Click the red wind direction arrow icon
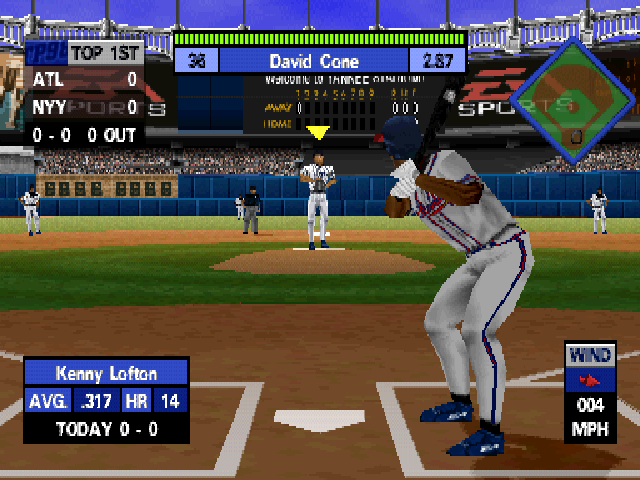 click(x=591, y=381)
